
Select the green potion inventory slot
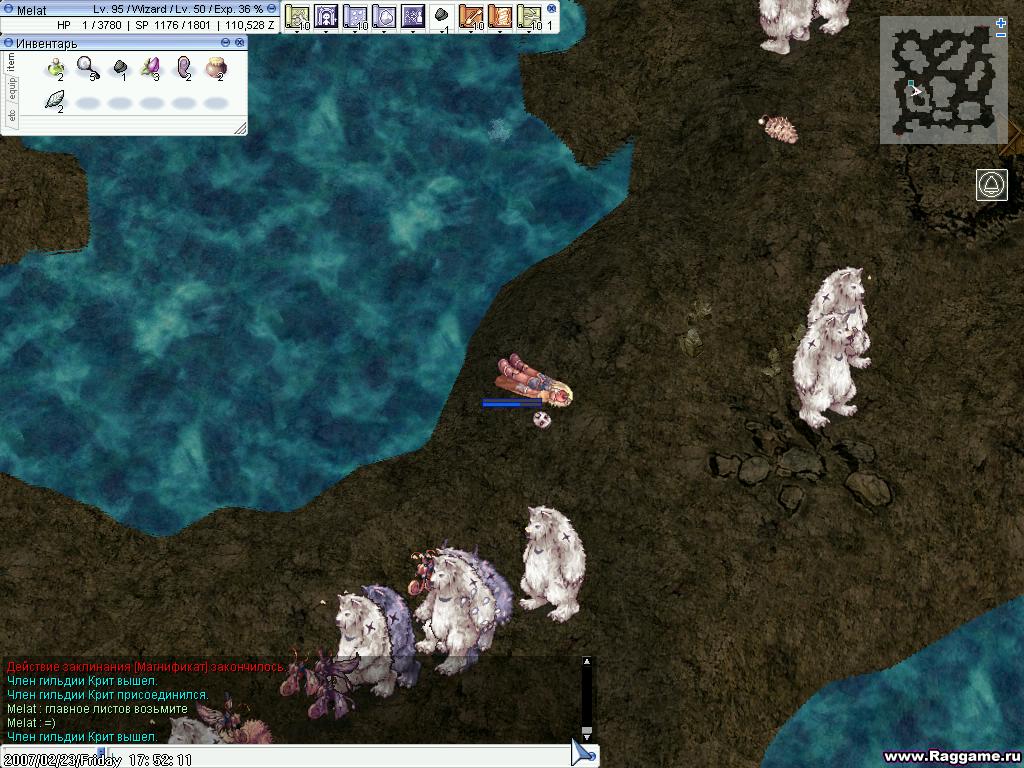[x=55, y=68]
